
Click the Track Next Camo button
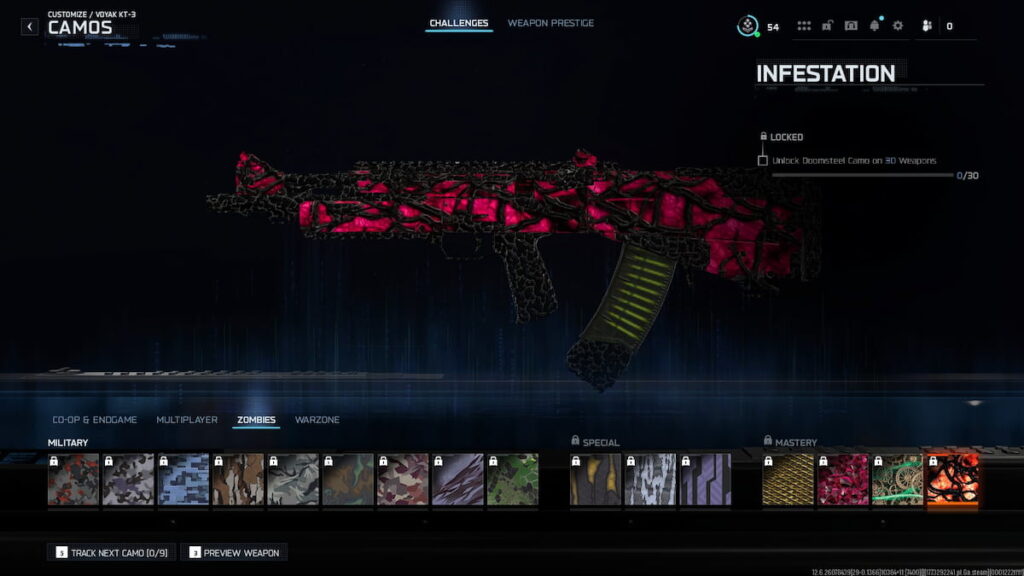point(111,552)
